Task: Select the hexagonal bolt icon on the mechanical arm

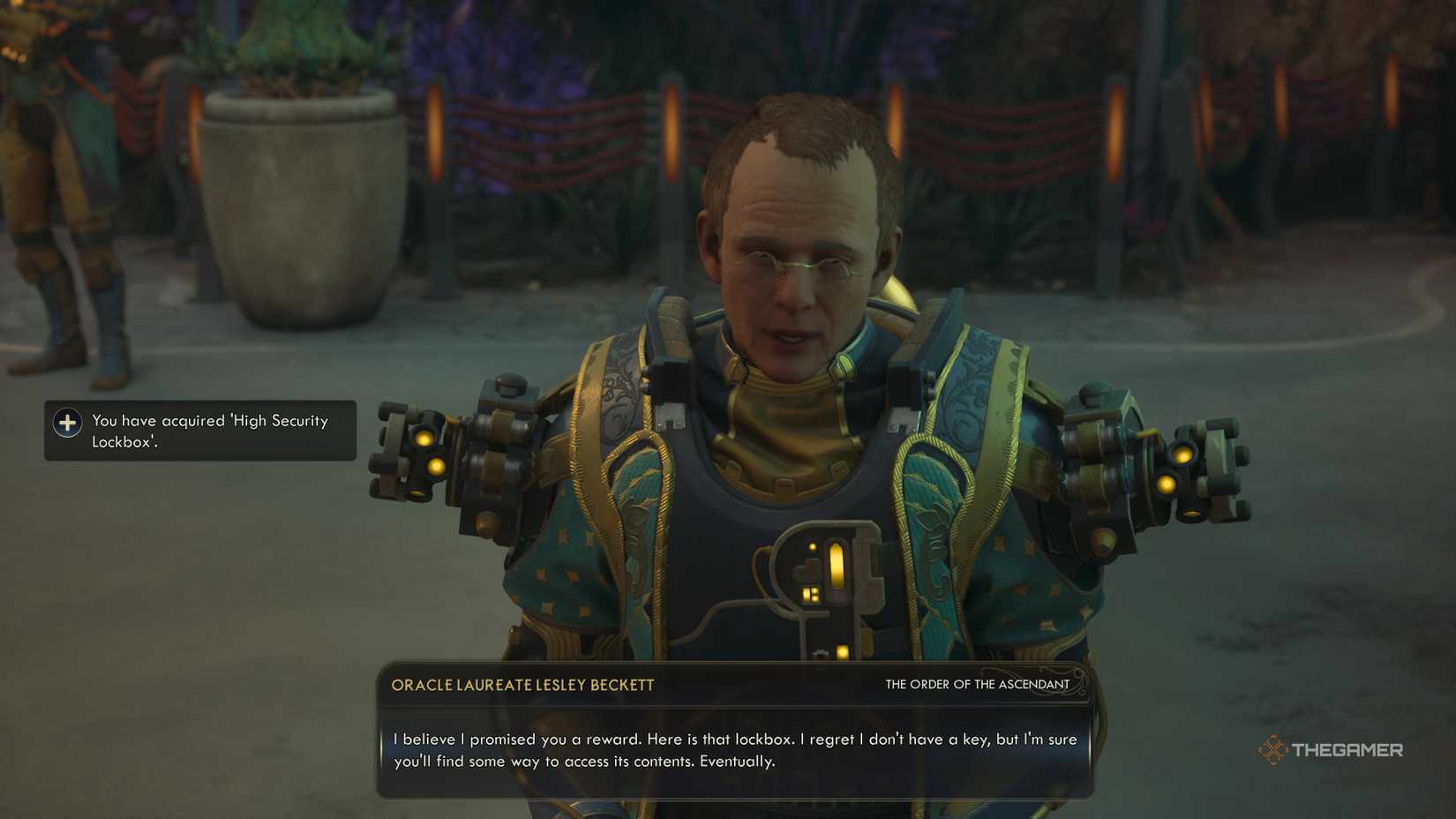Action: tap(507, 386)
